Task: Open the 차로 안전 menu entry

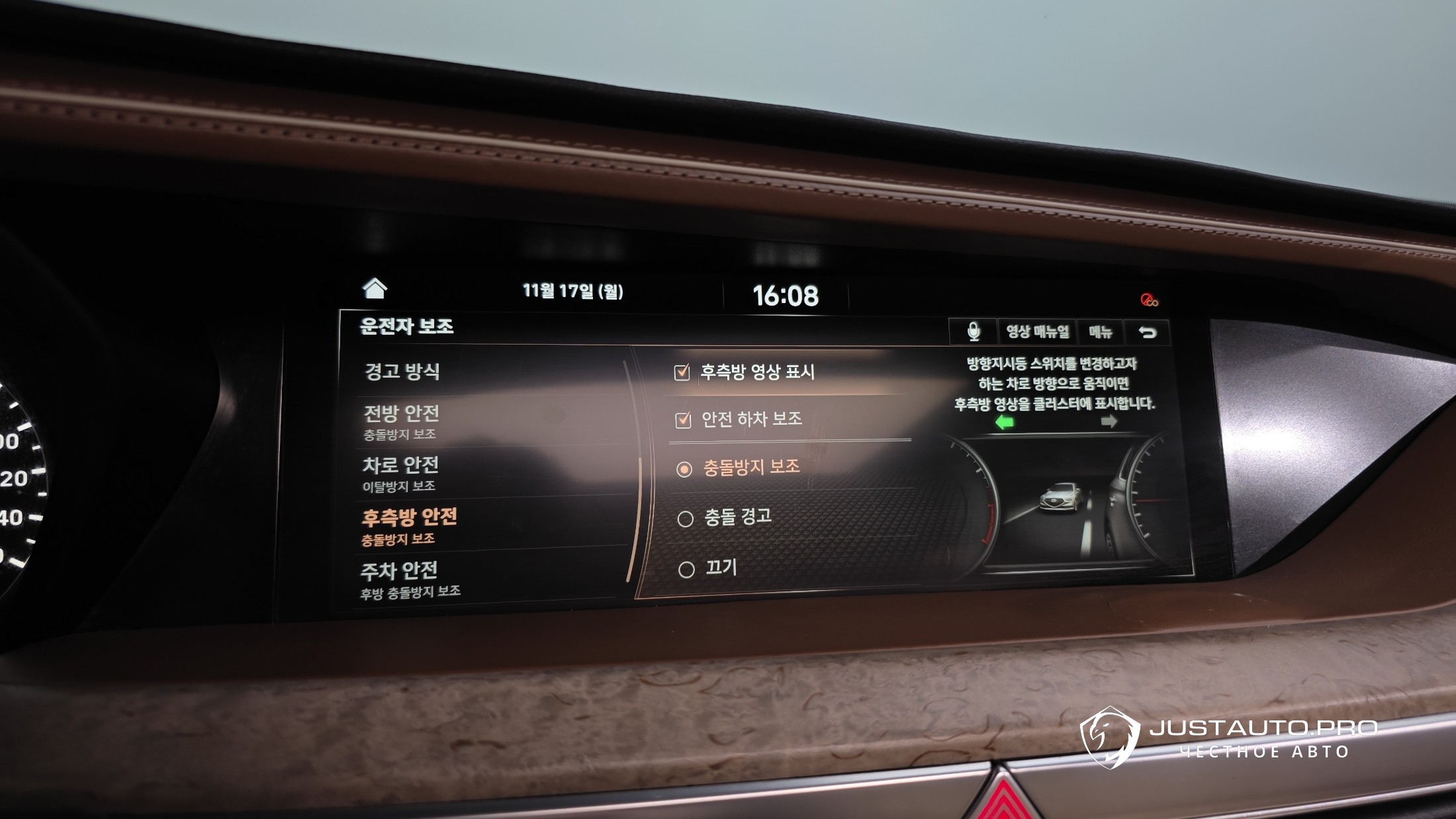Action: pos(400,472)
